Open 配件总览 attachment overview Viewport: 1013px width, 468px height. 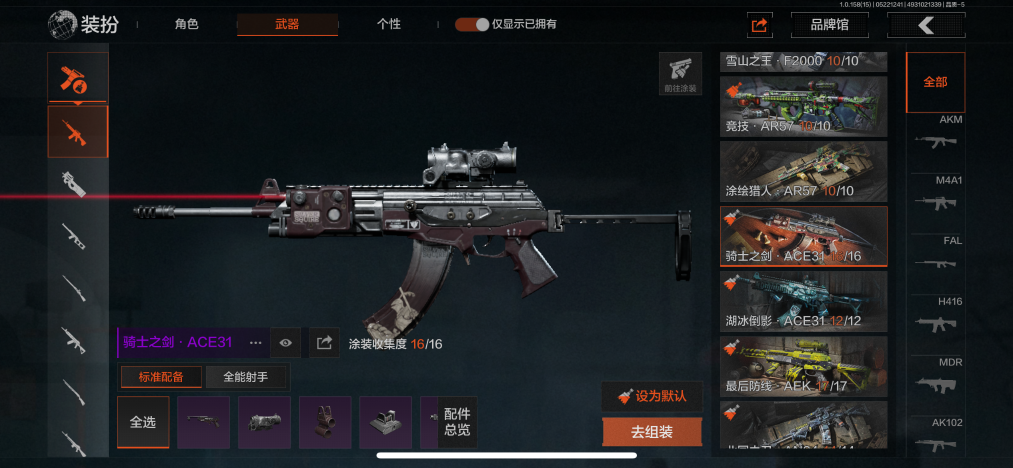coord(457,422)
